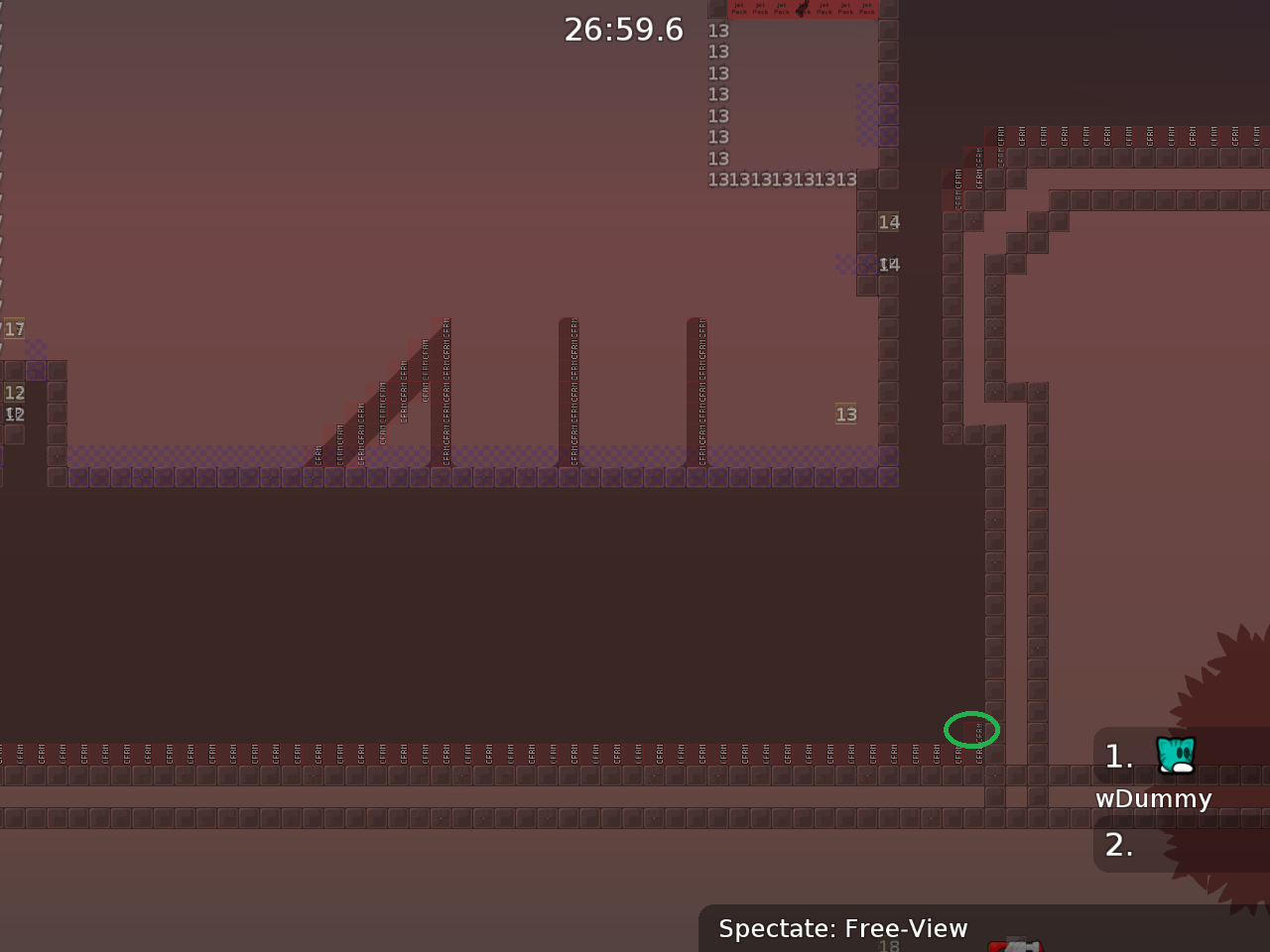Image resolution: width=1270 pixels, height=952 pixels.
Task: Click the blood-splattered Jet Pack tile
Action: [x=802, y=9]
